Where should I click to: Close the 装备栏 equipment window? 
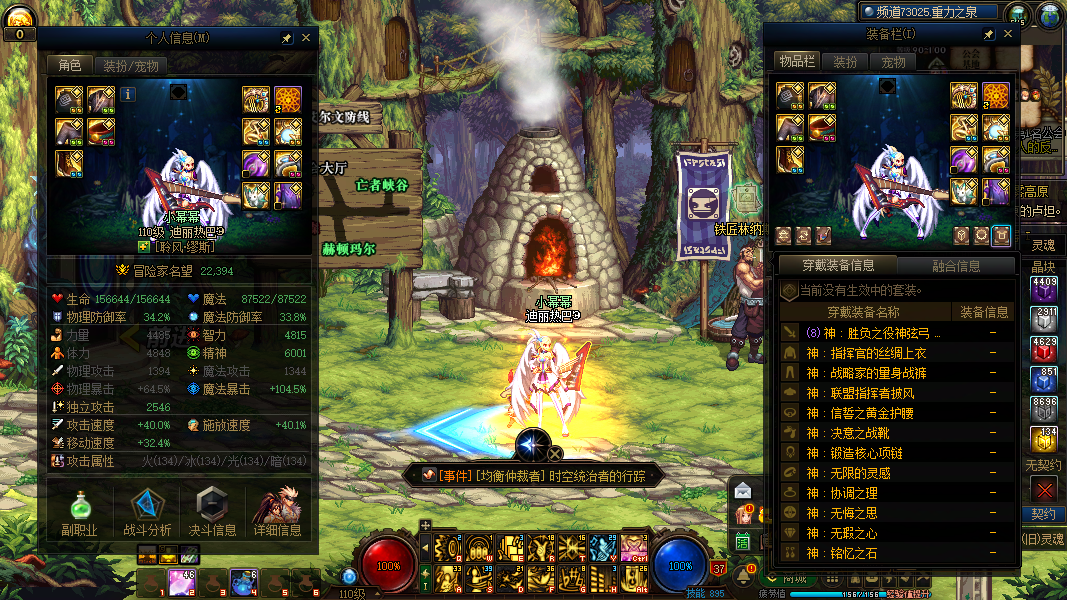1008,34
